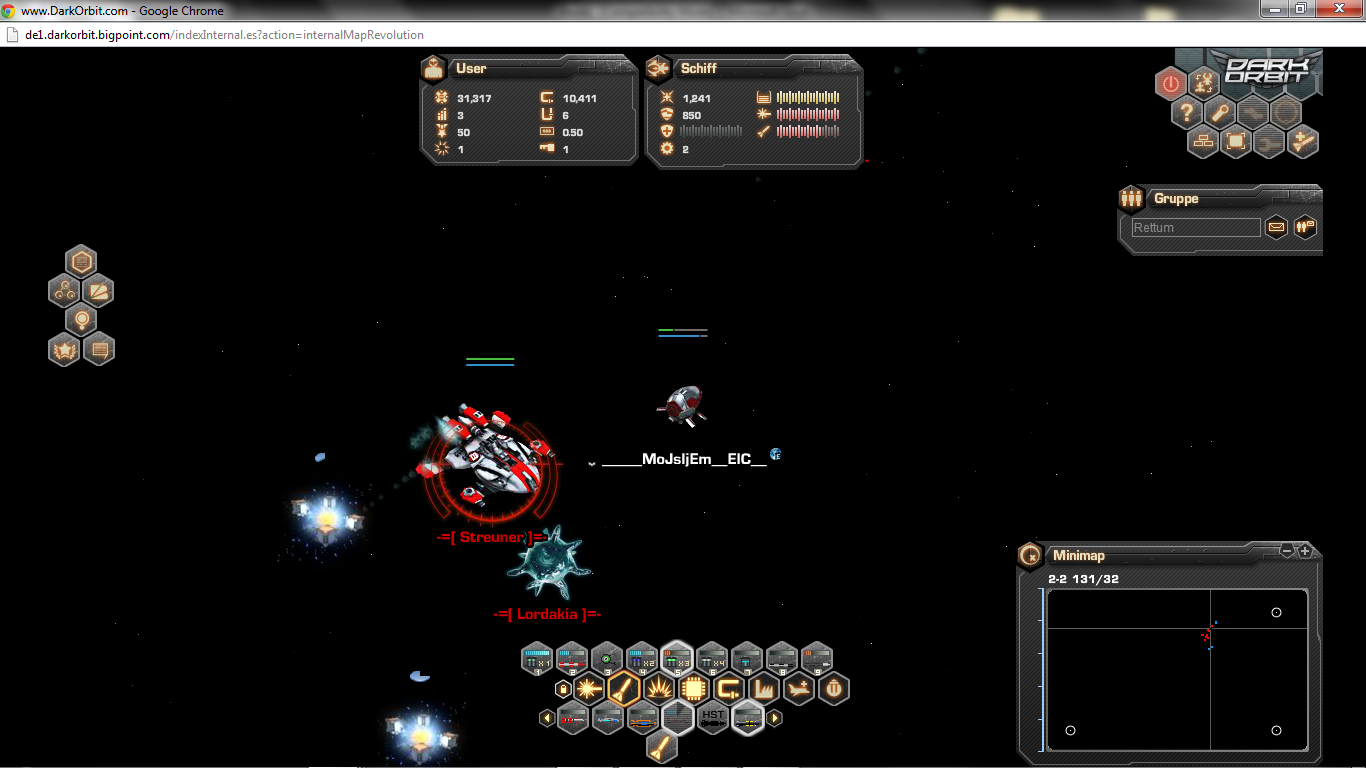Select the CPU chip category icon
The height and width of the screenshot is (768, 1366).
tap(693, 689)
